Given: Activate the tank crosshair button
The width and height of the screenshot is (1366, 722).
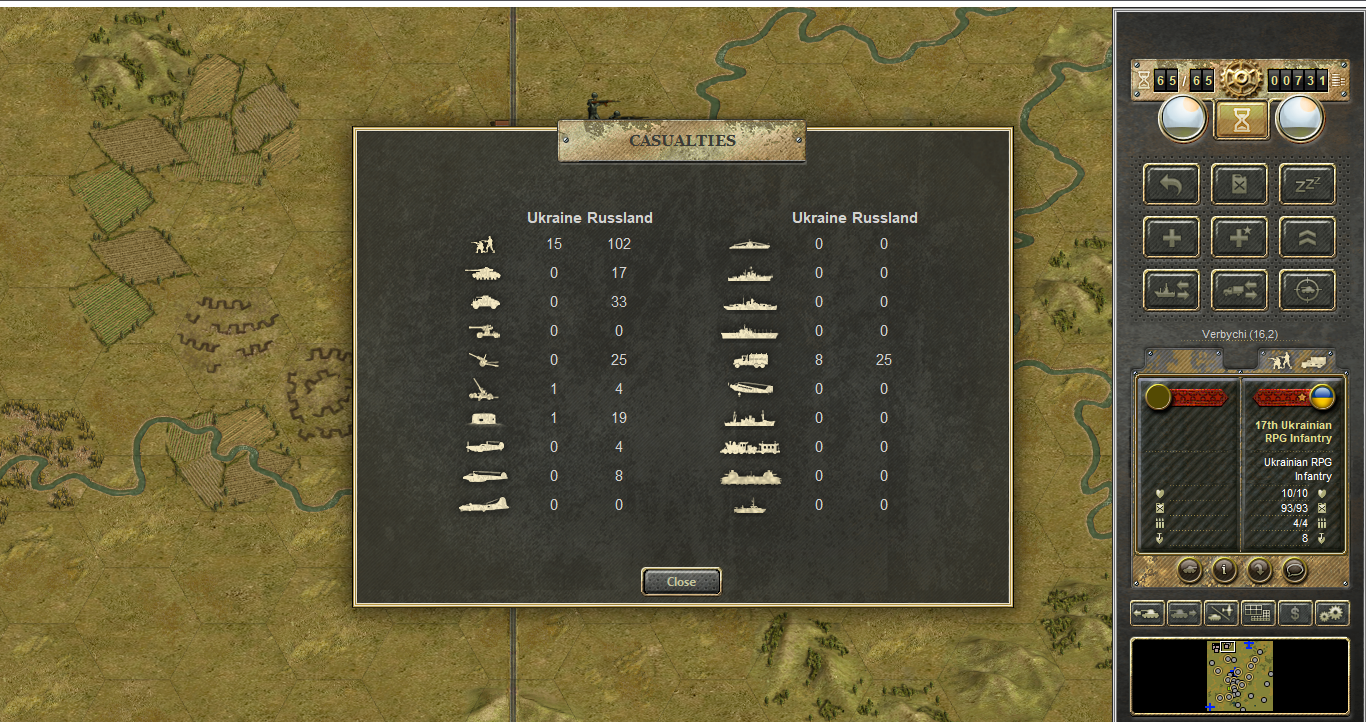Looking at the screenshot, I should tap(1308, 291).
